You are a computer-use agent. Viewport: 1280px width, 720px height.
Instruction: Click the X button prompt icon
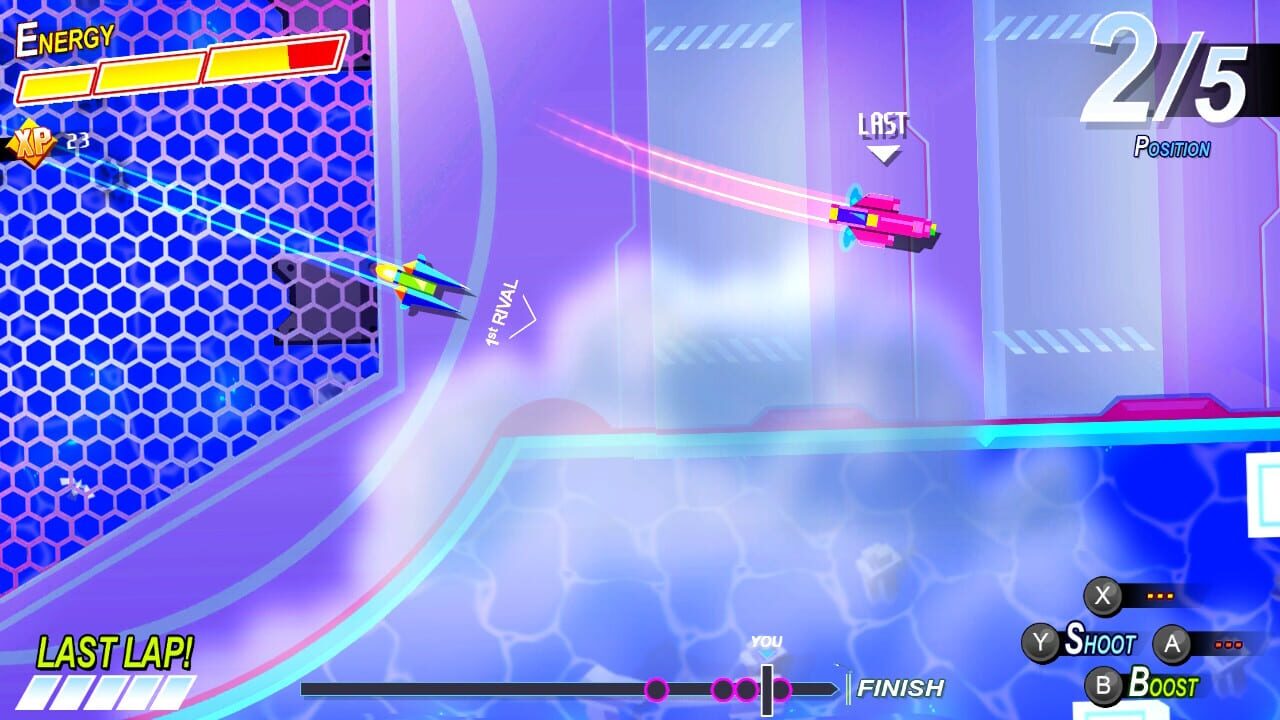[1103, 594]
